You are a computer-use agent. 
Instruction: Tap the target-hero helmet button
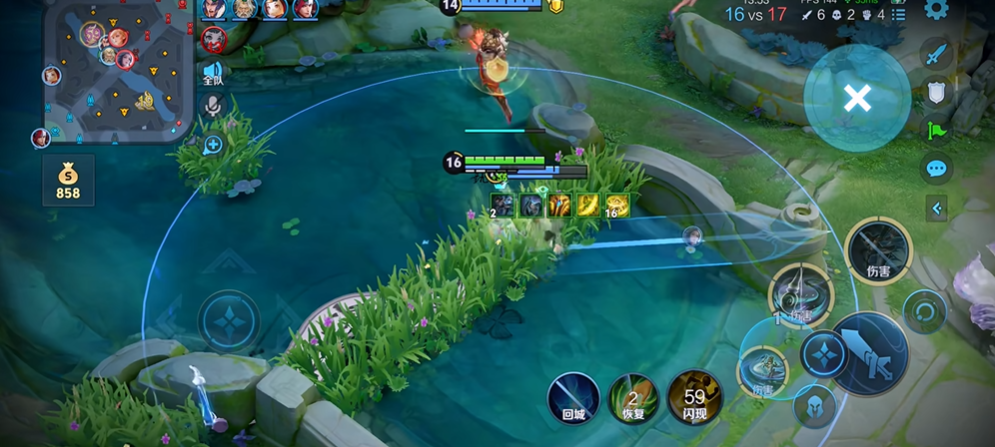[x=813, y=406]
